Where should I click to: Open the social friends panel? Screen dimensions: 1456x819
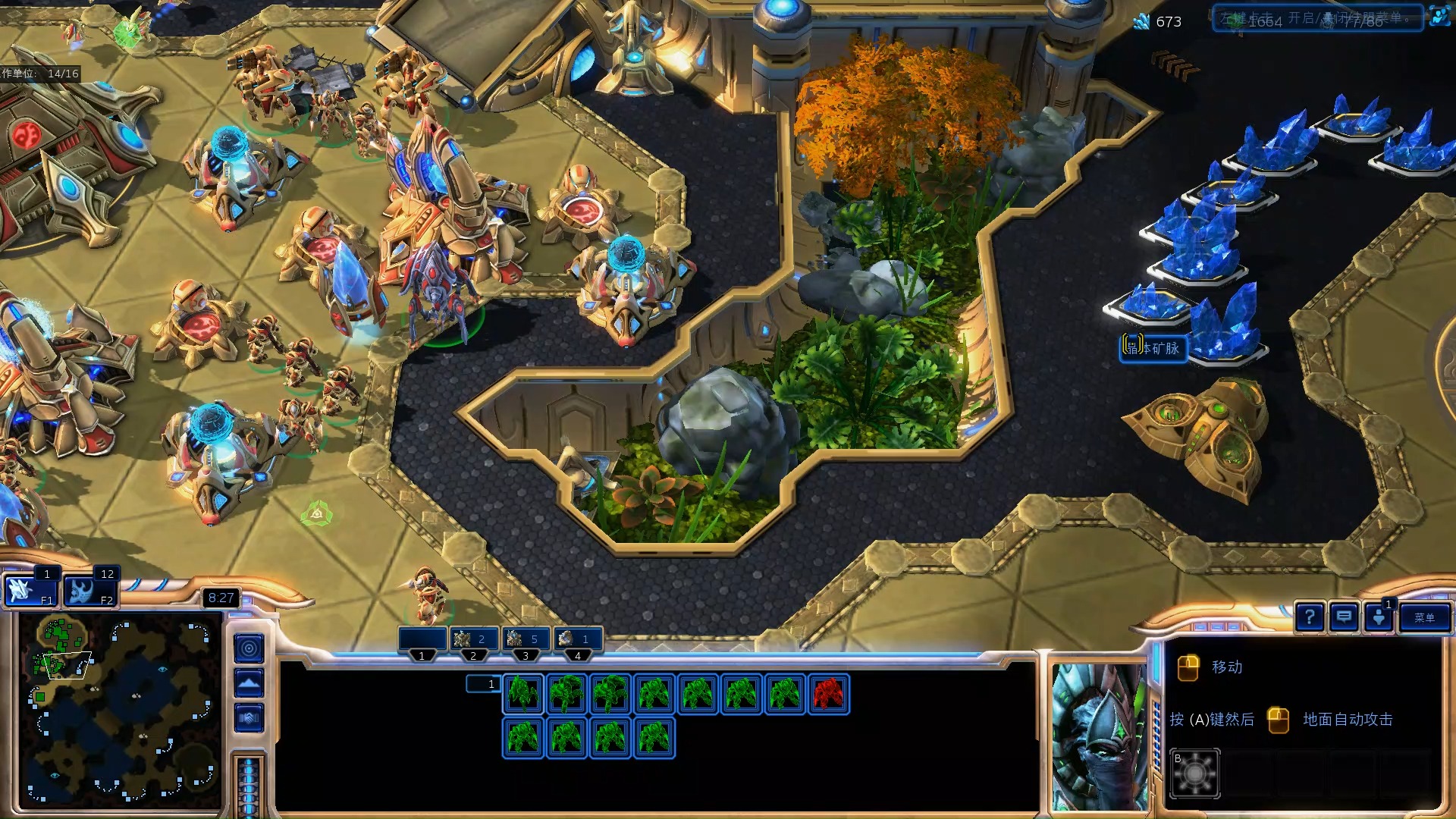1379,618
